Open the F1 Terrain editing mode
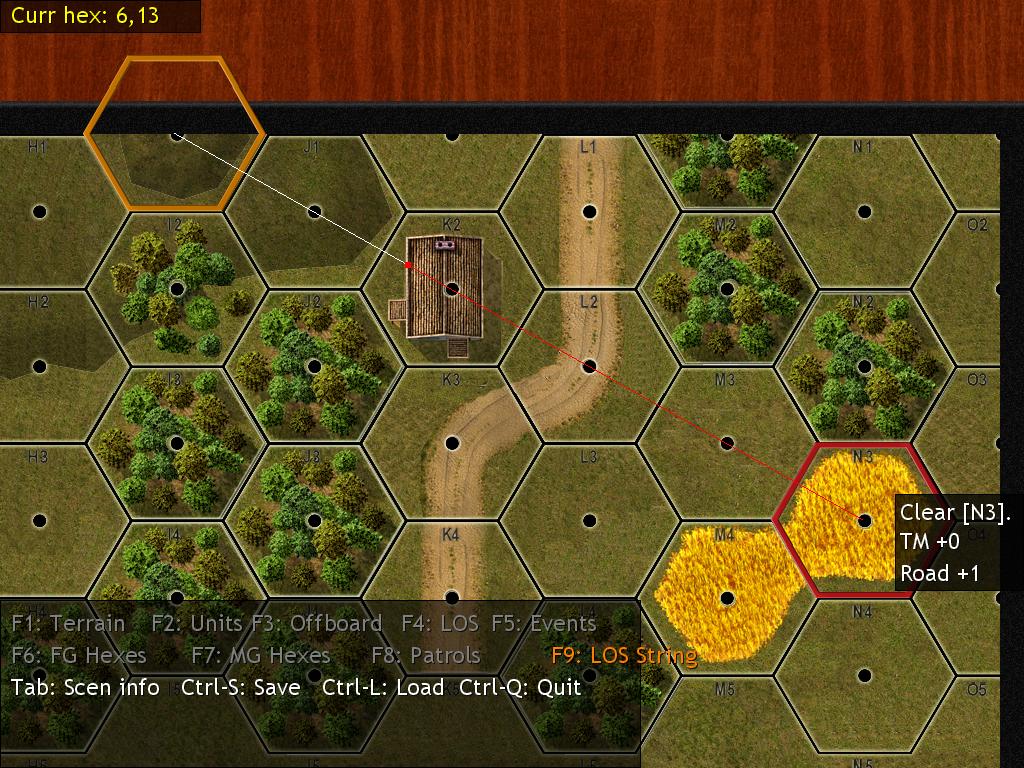Viewport: 1024px width, 768px height. [x=68, y=624]
